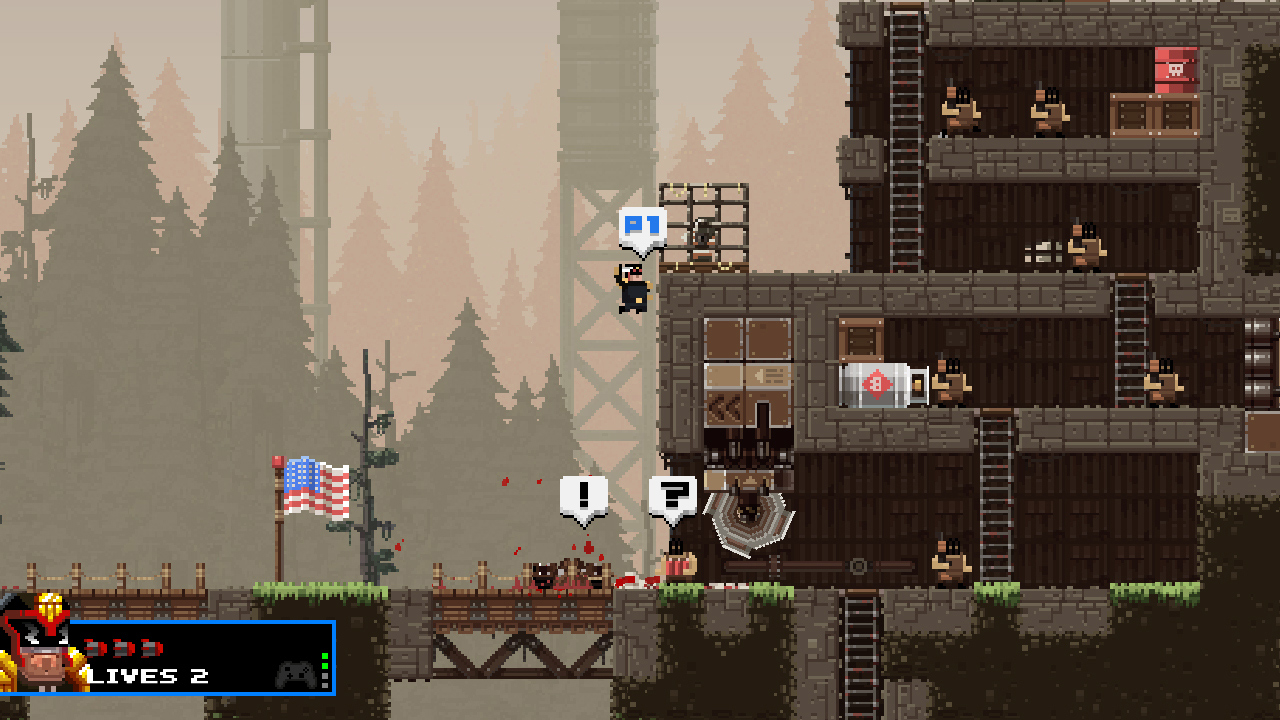Click the controller battery level indicator
The height and width of the screenshot is (720, 1280).
coord(324,668)
